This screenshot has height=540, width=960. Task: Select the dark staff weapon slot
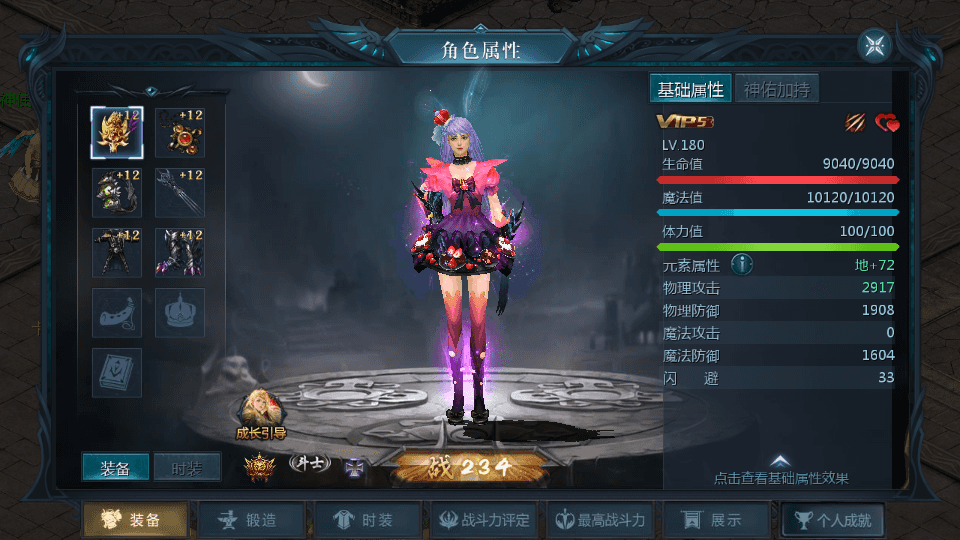[x=180, y=193]
